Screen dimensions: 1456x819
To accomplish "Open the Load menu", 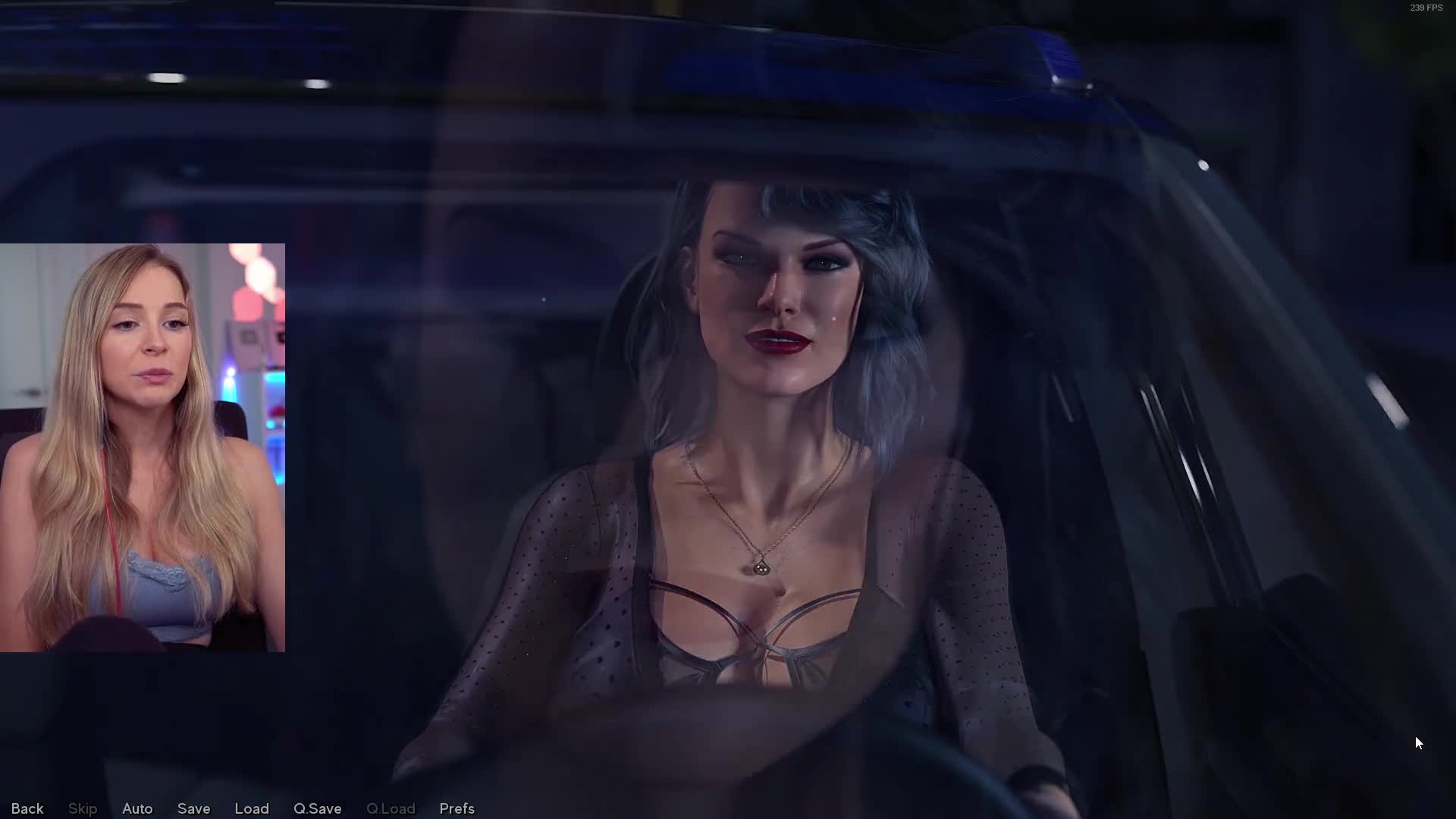I will coord(252,808).
